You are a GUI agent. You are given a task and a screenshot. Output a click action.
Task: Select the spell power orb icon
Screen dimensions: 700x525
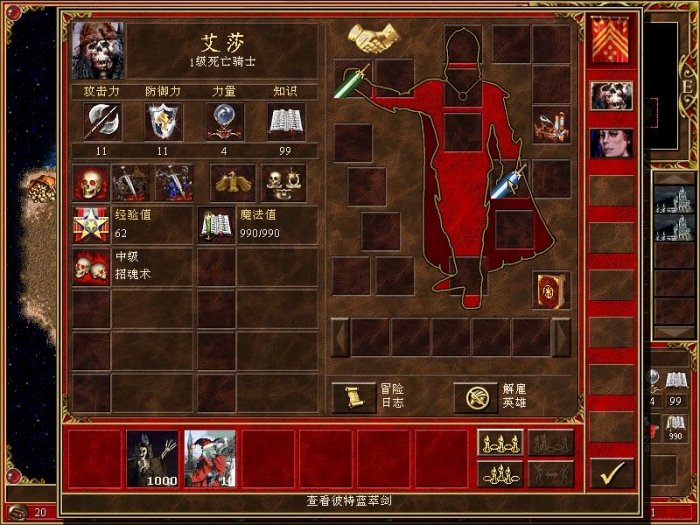pyautogui.click(x=225, y=122)
